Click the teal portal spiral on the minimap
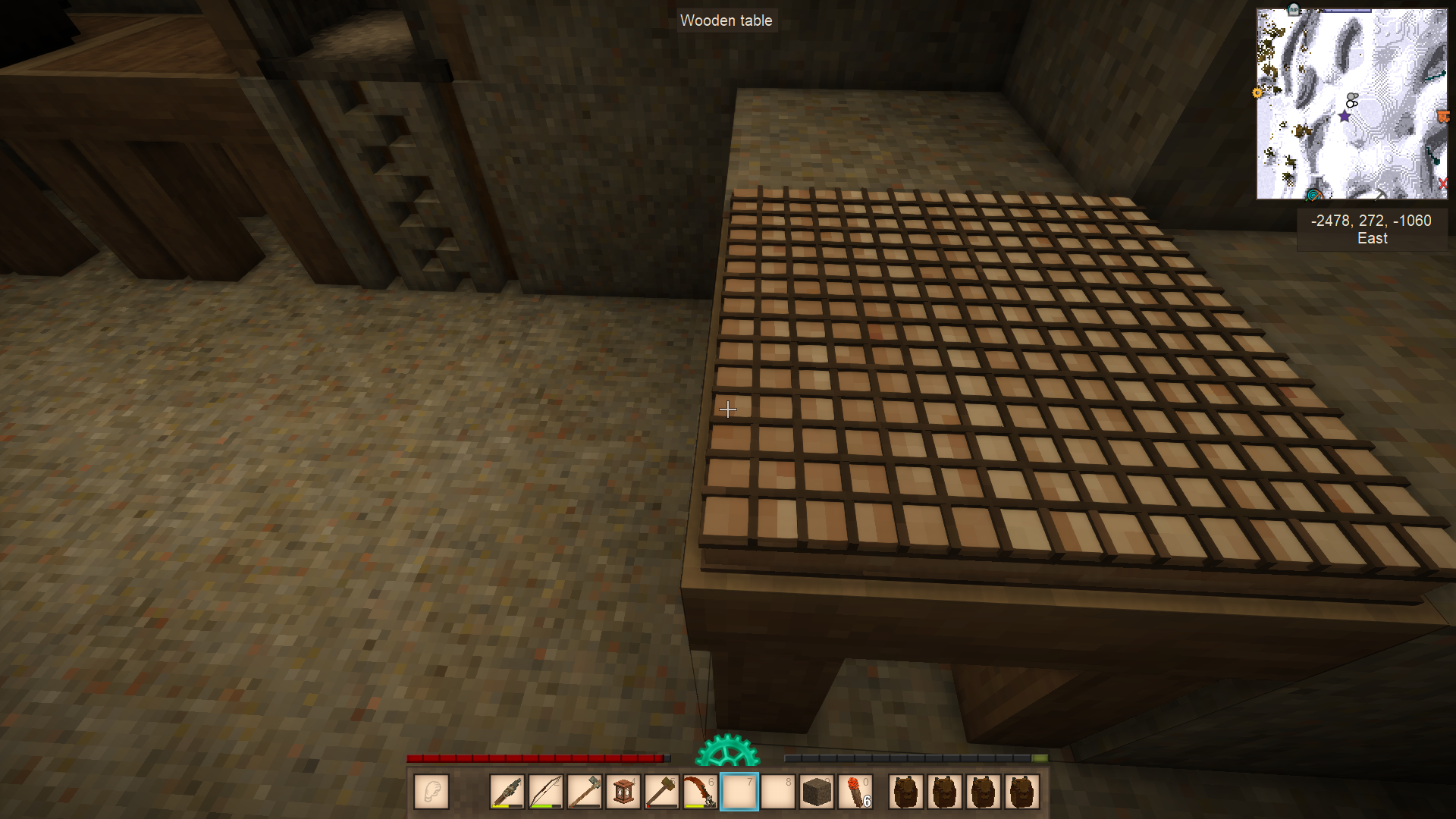This screenshot has height=819, width=1456. click(x=1313, y=195)
